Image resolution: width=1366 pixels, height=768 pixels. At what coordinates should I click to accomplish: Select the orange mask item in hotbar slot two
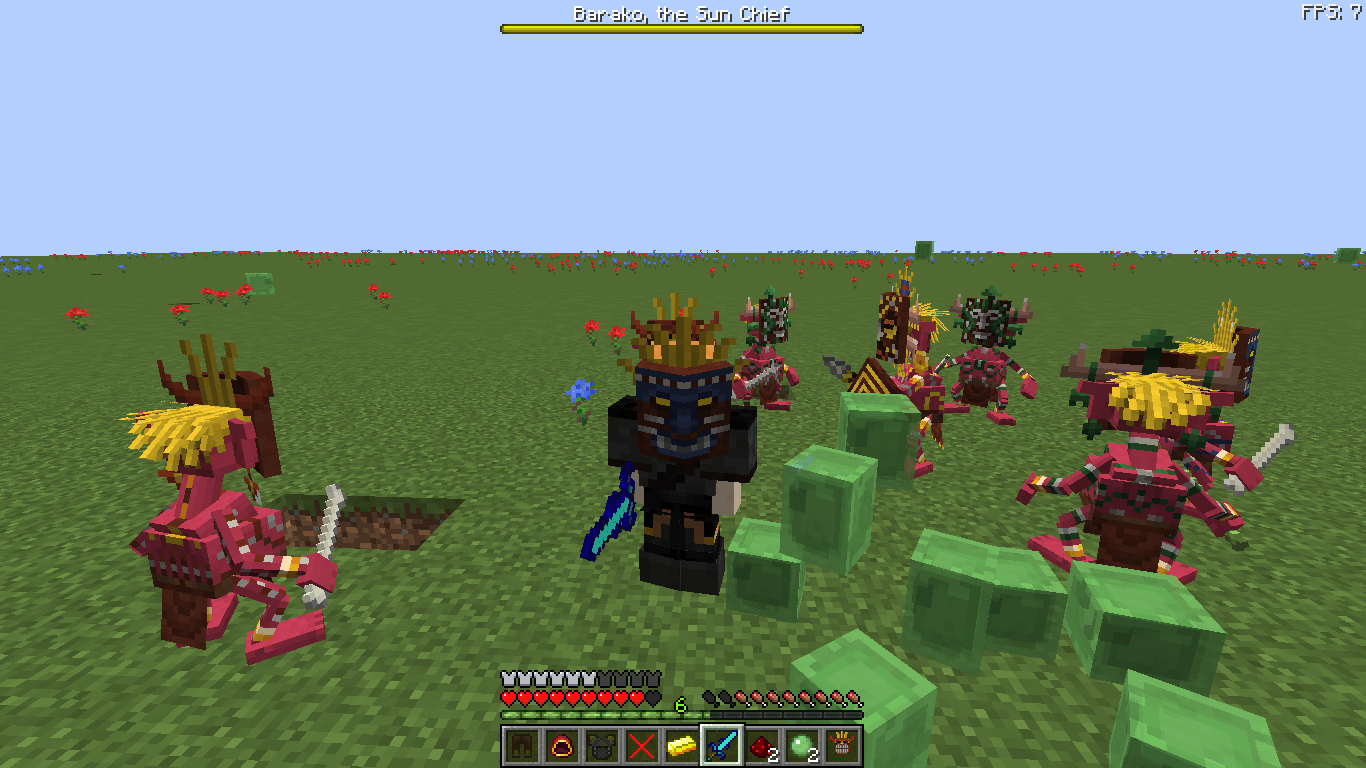(563, 747)
